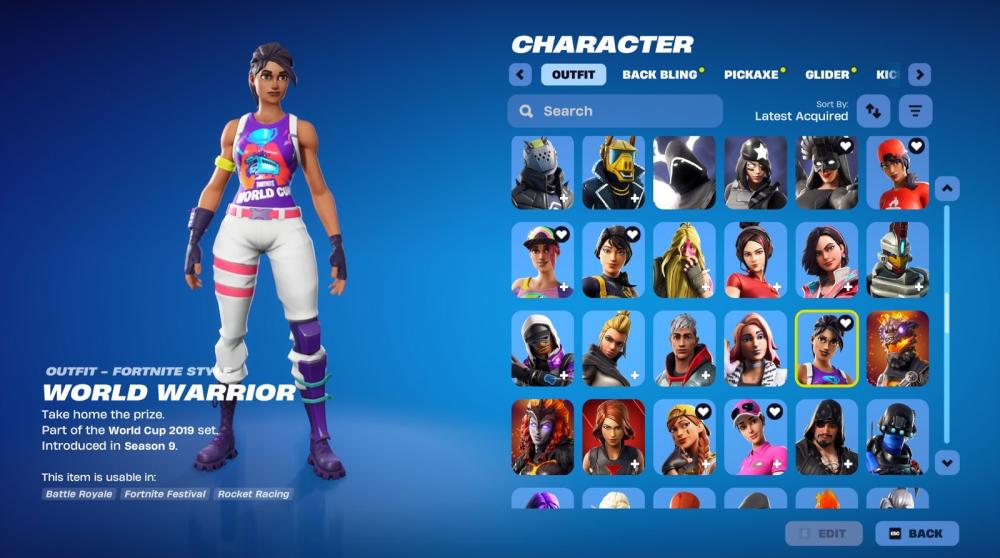The width and height of the screenshot is (1000, 558).
Task: Show the Outfit tab
Action: click(x=573, y=75)
